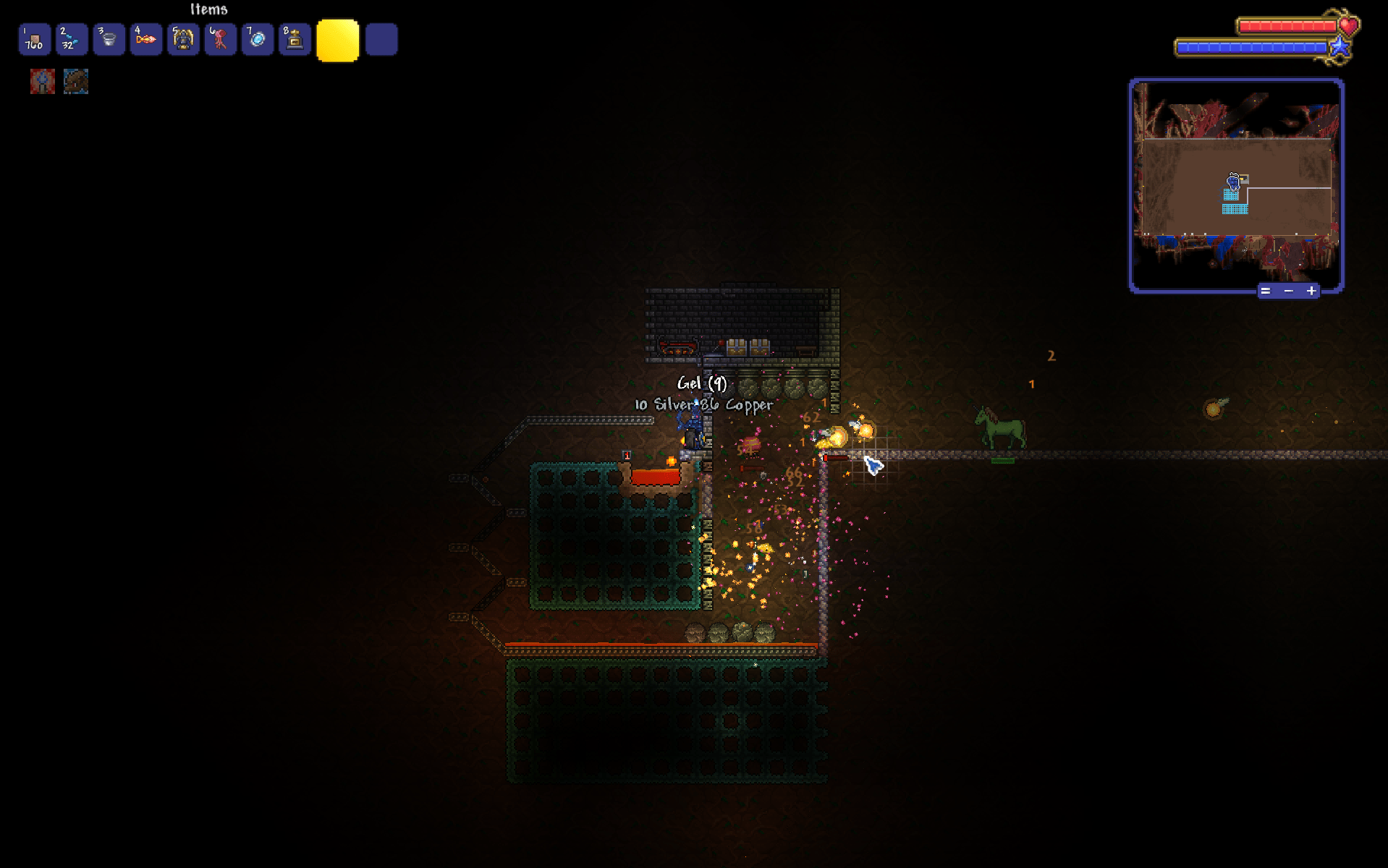Select the golden angel statue in slot 5
1388x868 pixels.
pyautogui.click(x=183, y=39)
